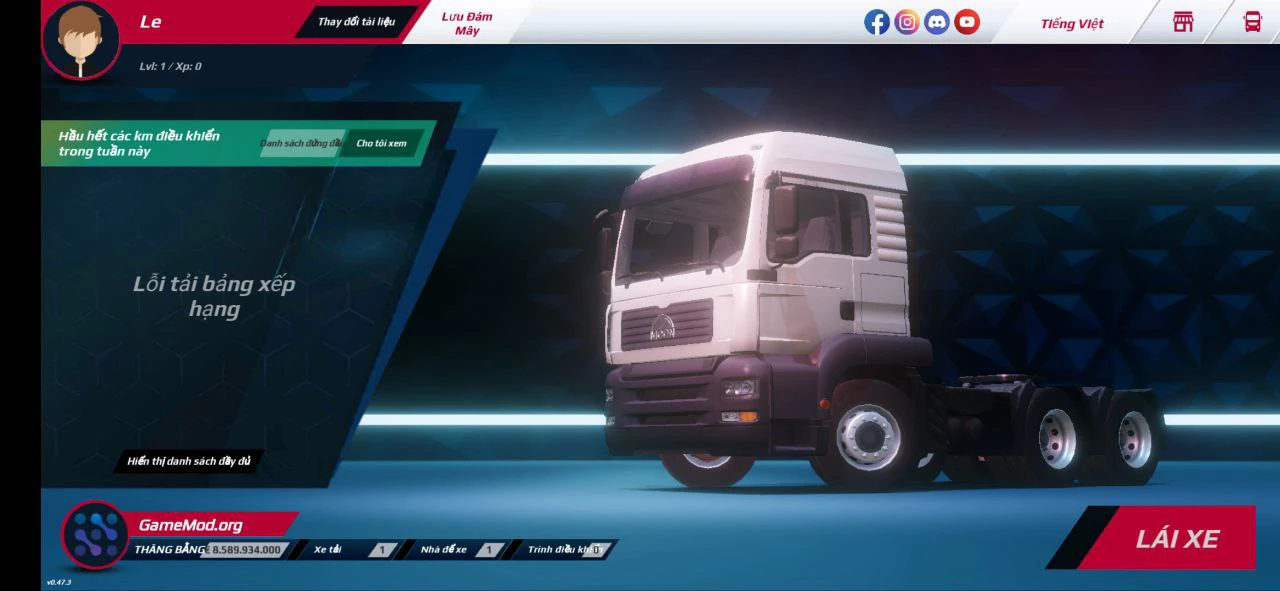This screenshot has width=1280, height=591.
Task: Show the full list via Hiển thị danh sách đầy đủ
Action: pyautogui.click(x=189, y=462)
